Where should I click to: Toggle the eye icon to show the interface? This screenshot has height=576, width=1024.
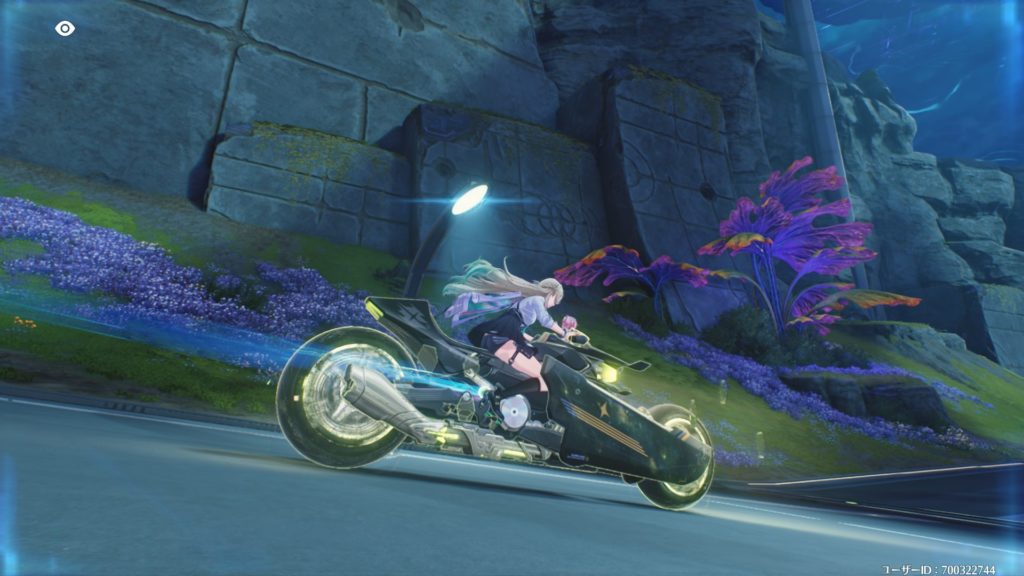coord(65,29)
